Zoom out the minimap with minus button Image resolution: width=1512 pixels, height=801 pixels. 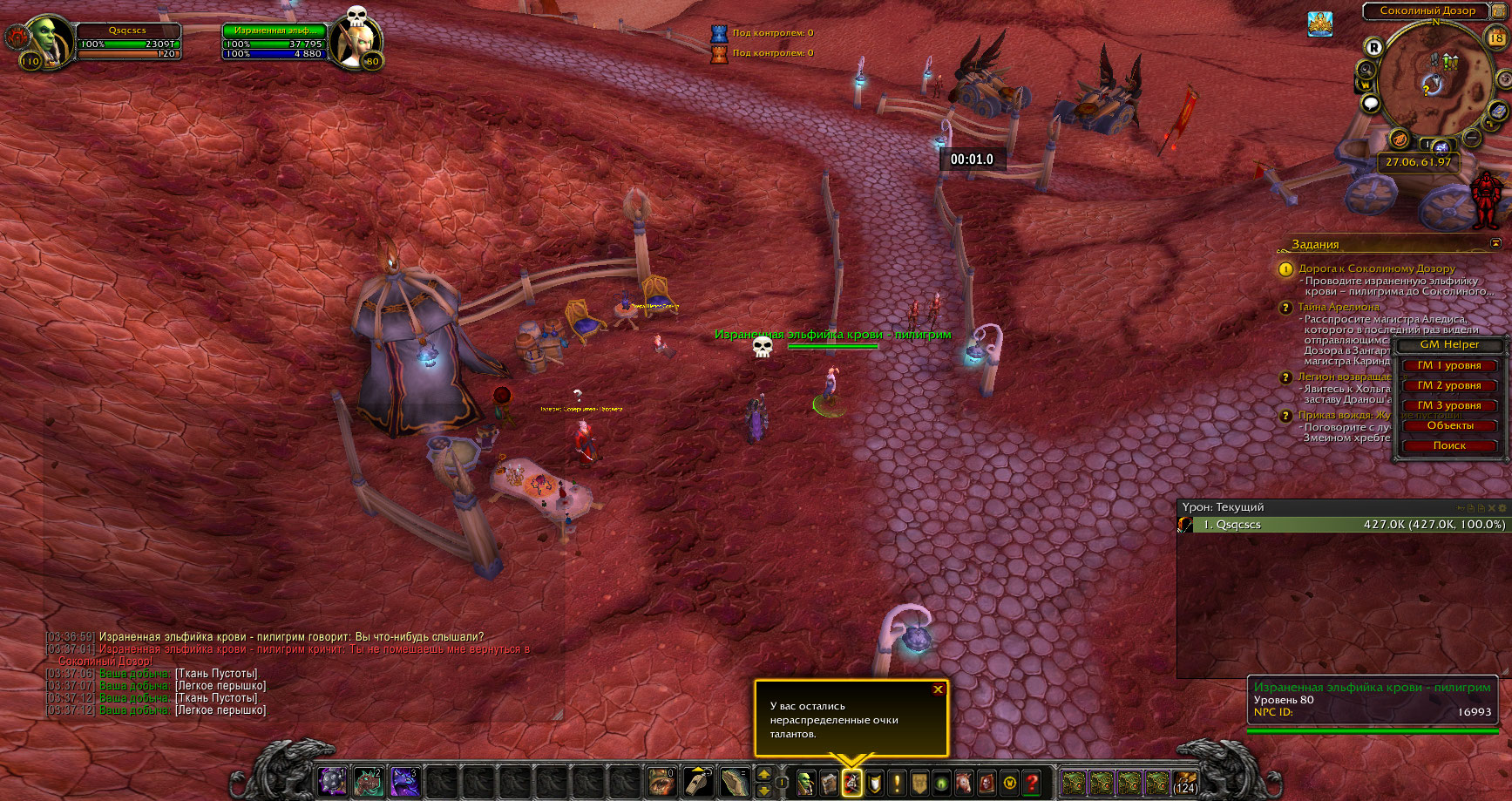coord(1472,138)
